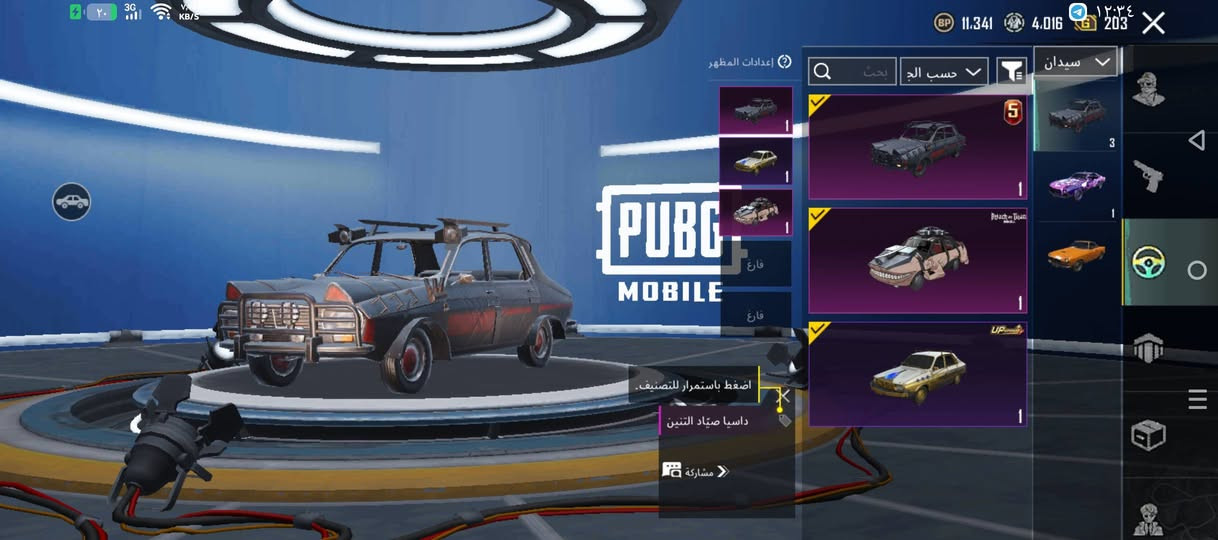Select the black armored Dacia skin card
This screenshot has width=1218, height=540.
(x=917, y=148)
